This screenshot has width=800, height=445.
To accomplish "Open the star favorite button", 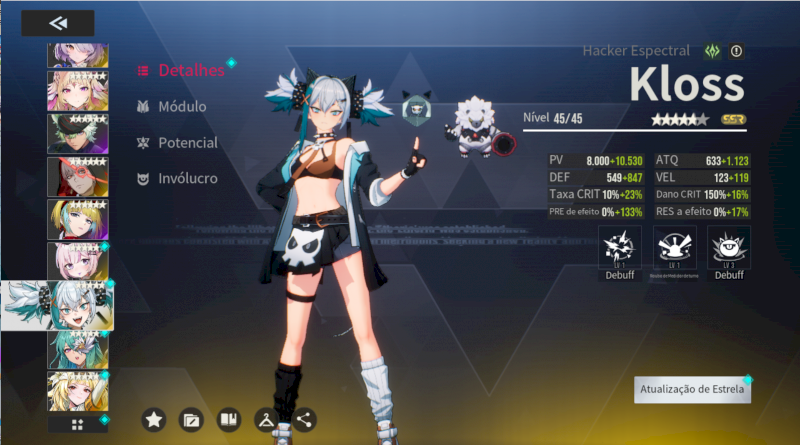I will click(x=154, y=420).
